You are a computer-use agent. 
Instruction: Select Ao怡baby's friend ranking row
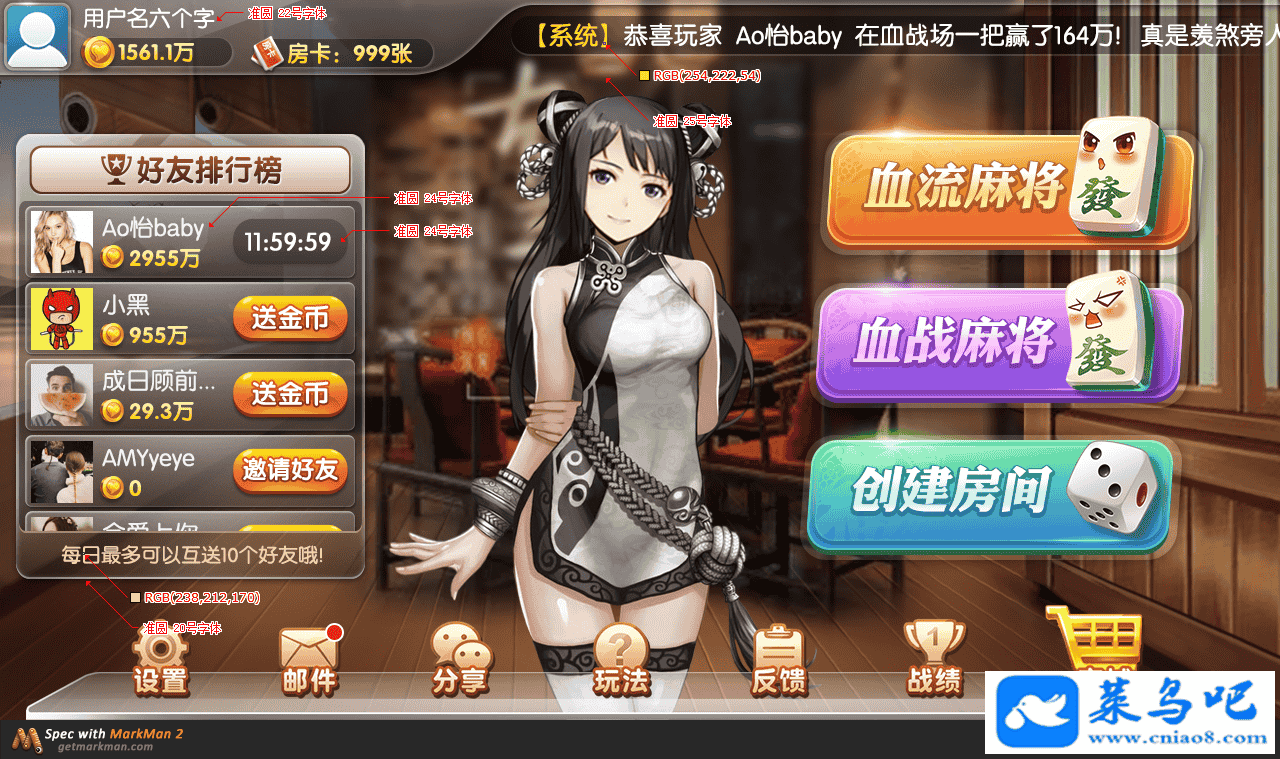click(150, 242)
